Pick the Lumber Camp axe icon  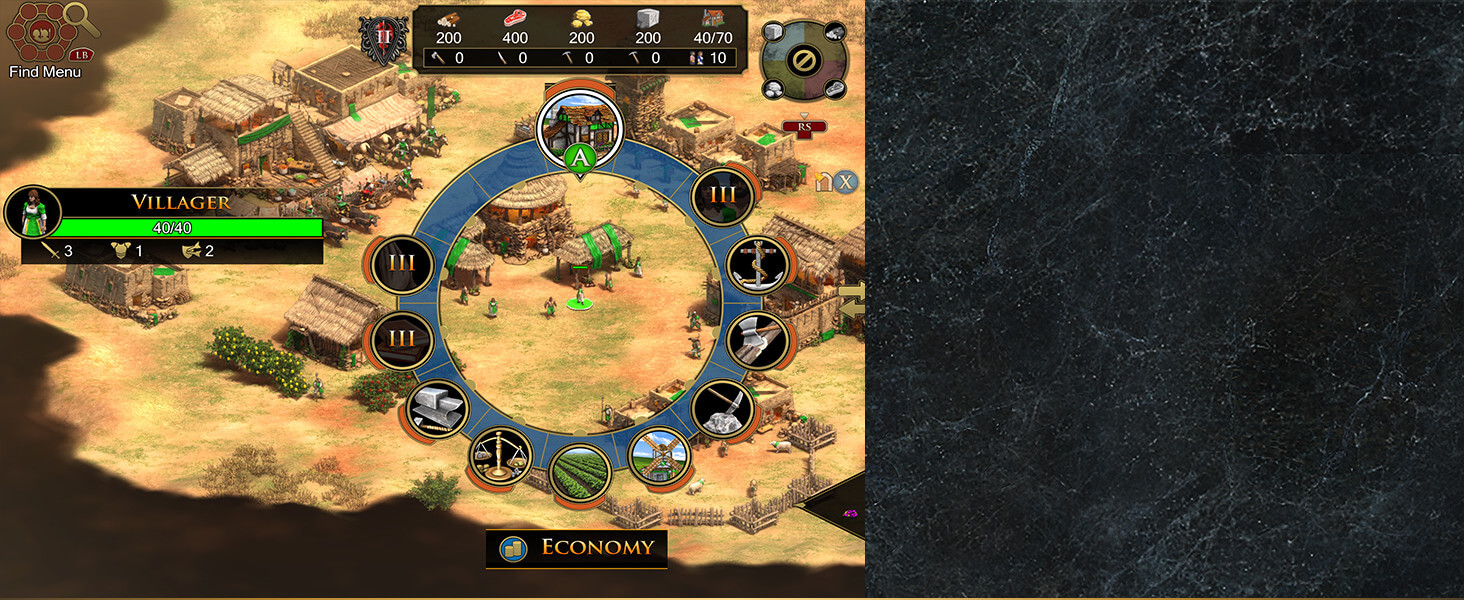757,341
